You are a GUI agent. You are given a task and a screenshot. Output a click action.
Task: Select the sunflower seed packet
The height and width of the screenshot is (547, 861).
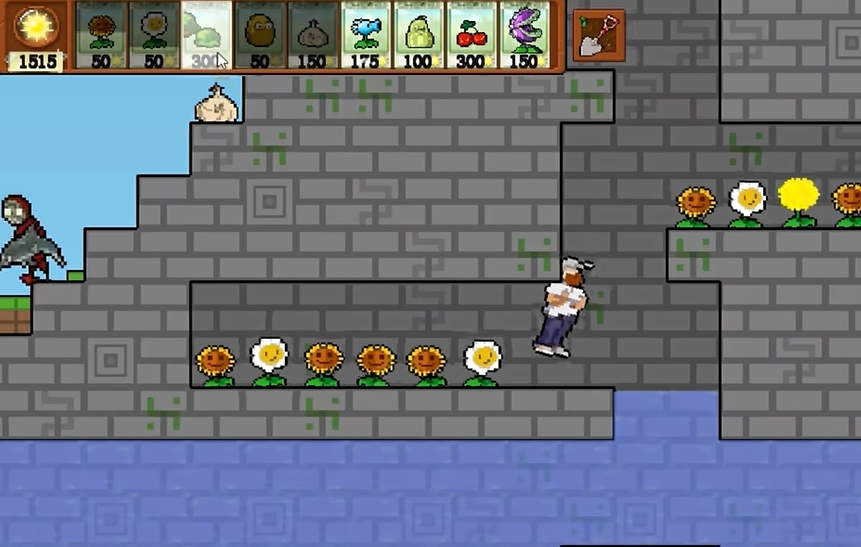coord(101,35)
